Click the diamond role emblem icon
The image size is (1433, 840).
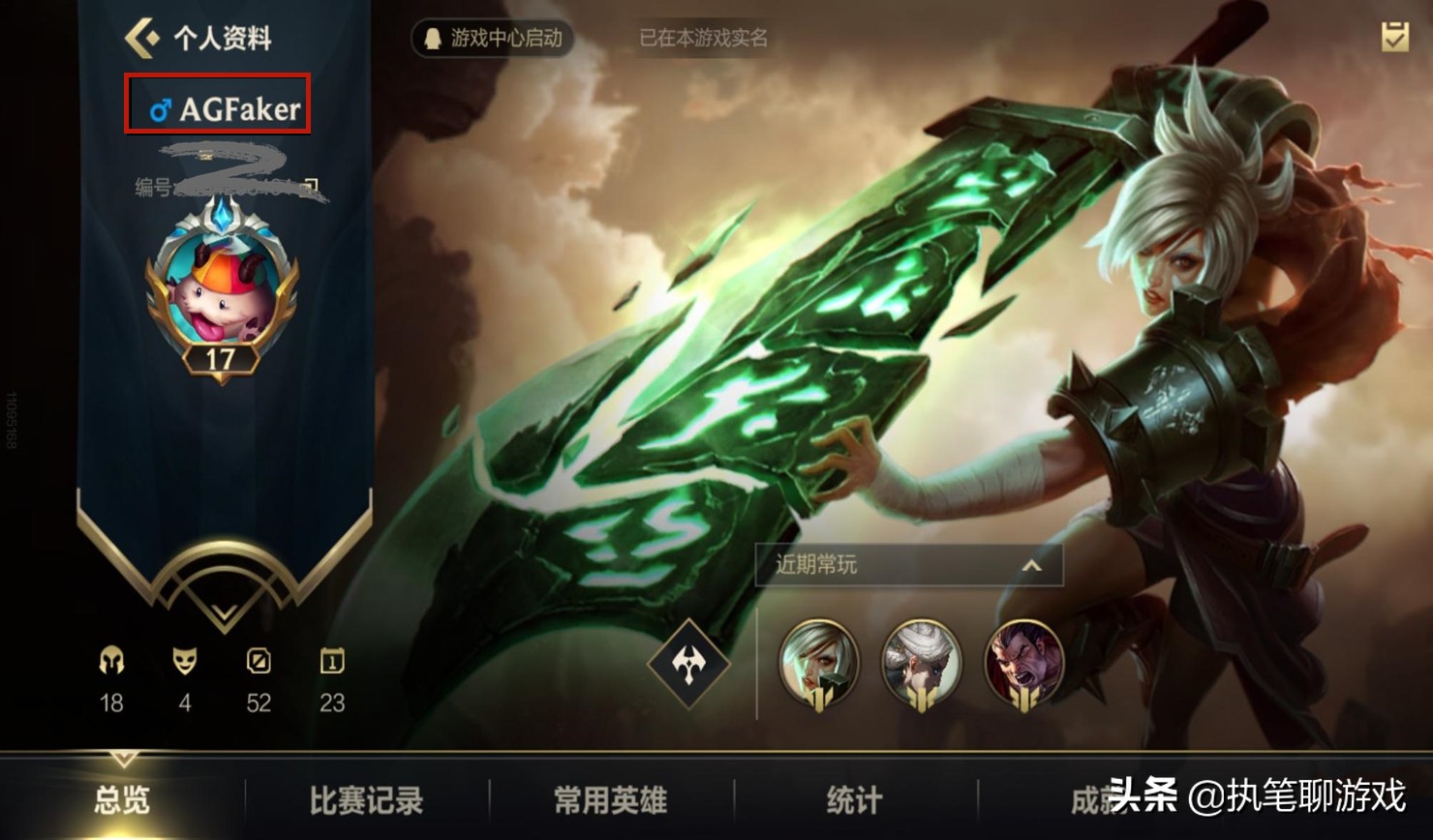tap(688, 664)
